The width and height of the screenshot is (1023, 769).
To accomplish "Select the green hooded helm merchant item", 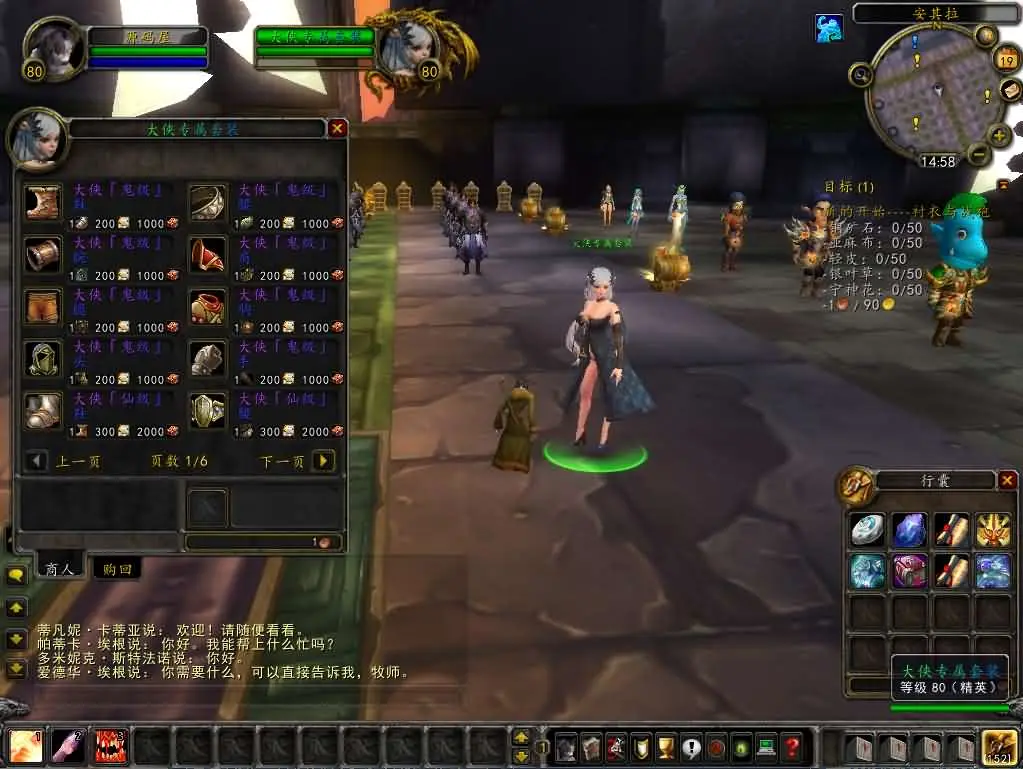I will [43, 358].
